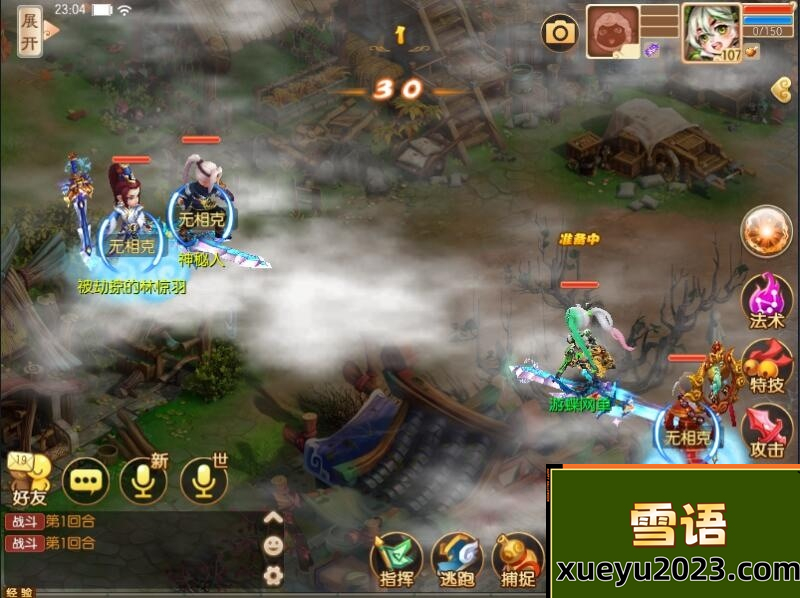Select the 攻击 attack command
The image size is (800, 598).
tap(766, 430)
